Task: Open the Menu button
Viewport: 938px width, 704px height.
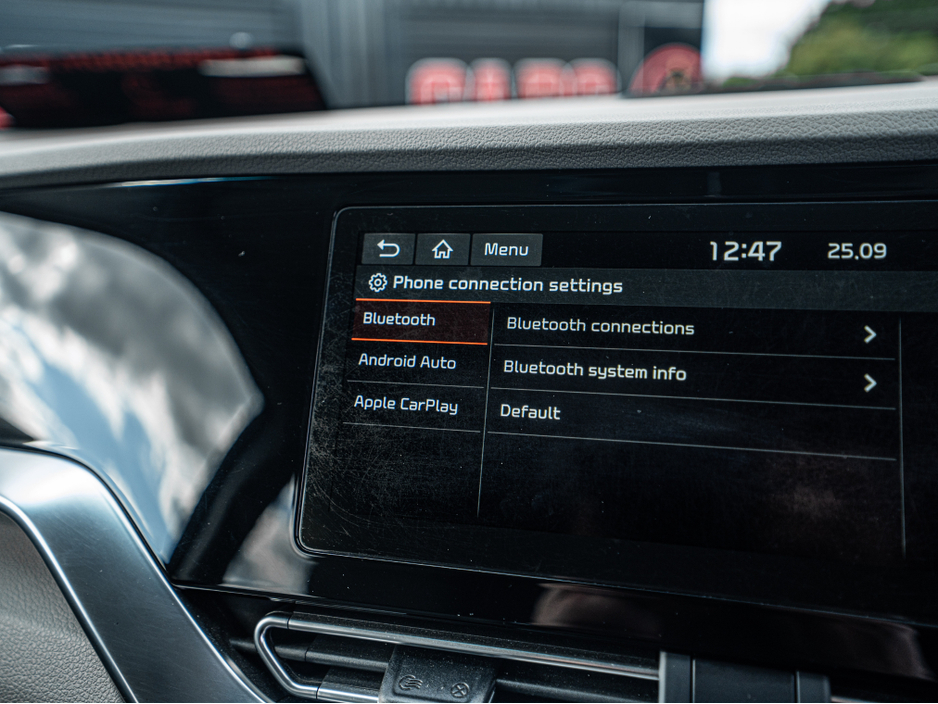Action: (506, 250)
